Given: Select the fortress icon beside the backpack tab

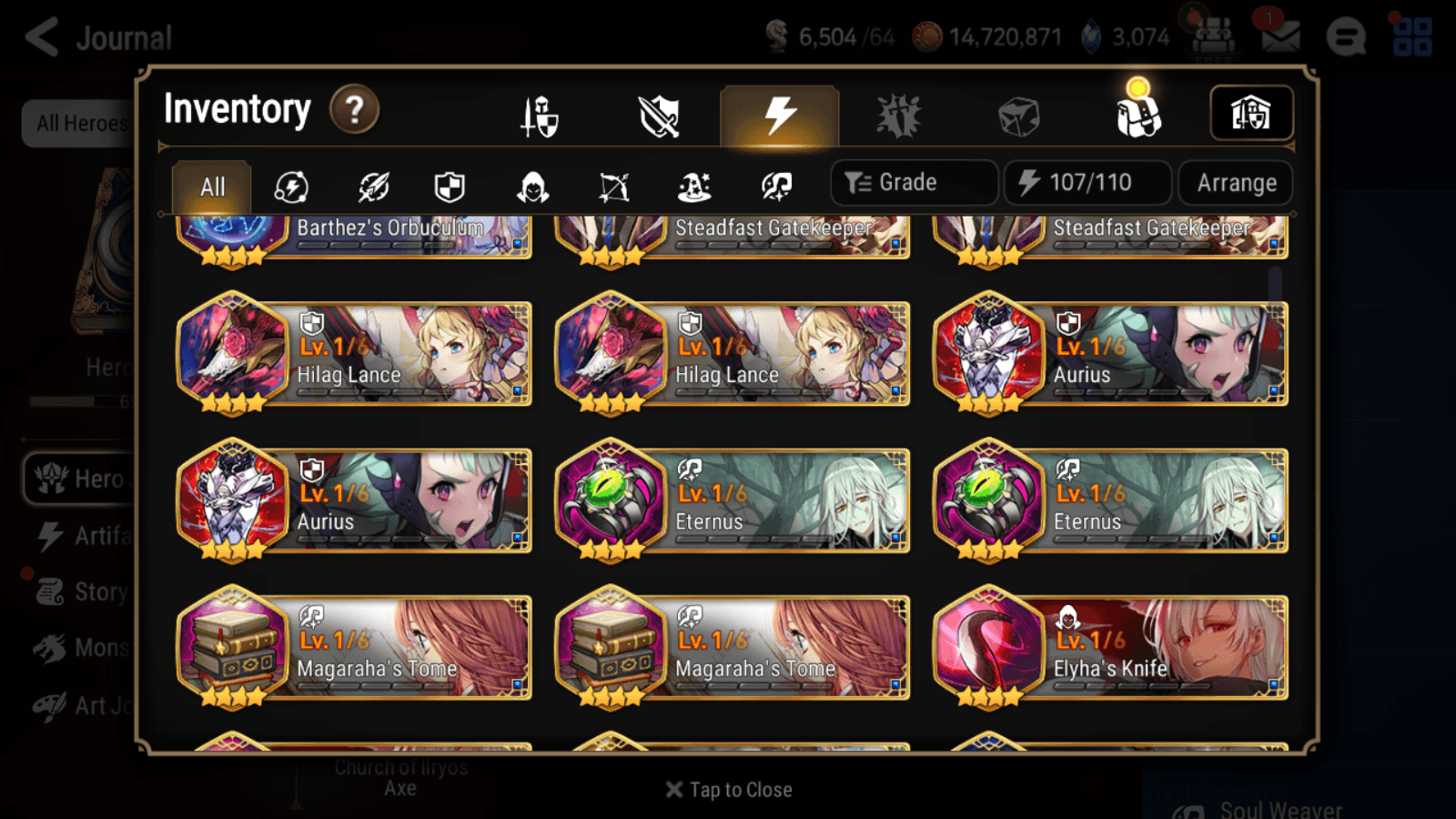Looking at the screenshot, I should (x=1251, y=113).
